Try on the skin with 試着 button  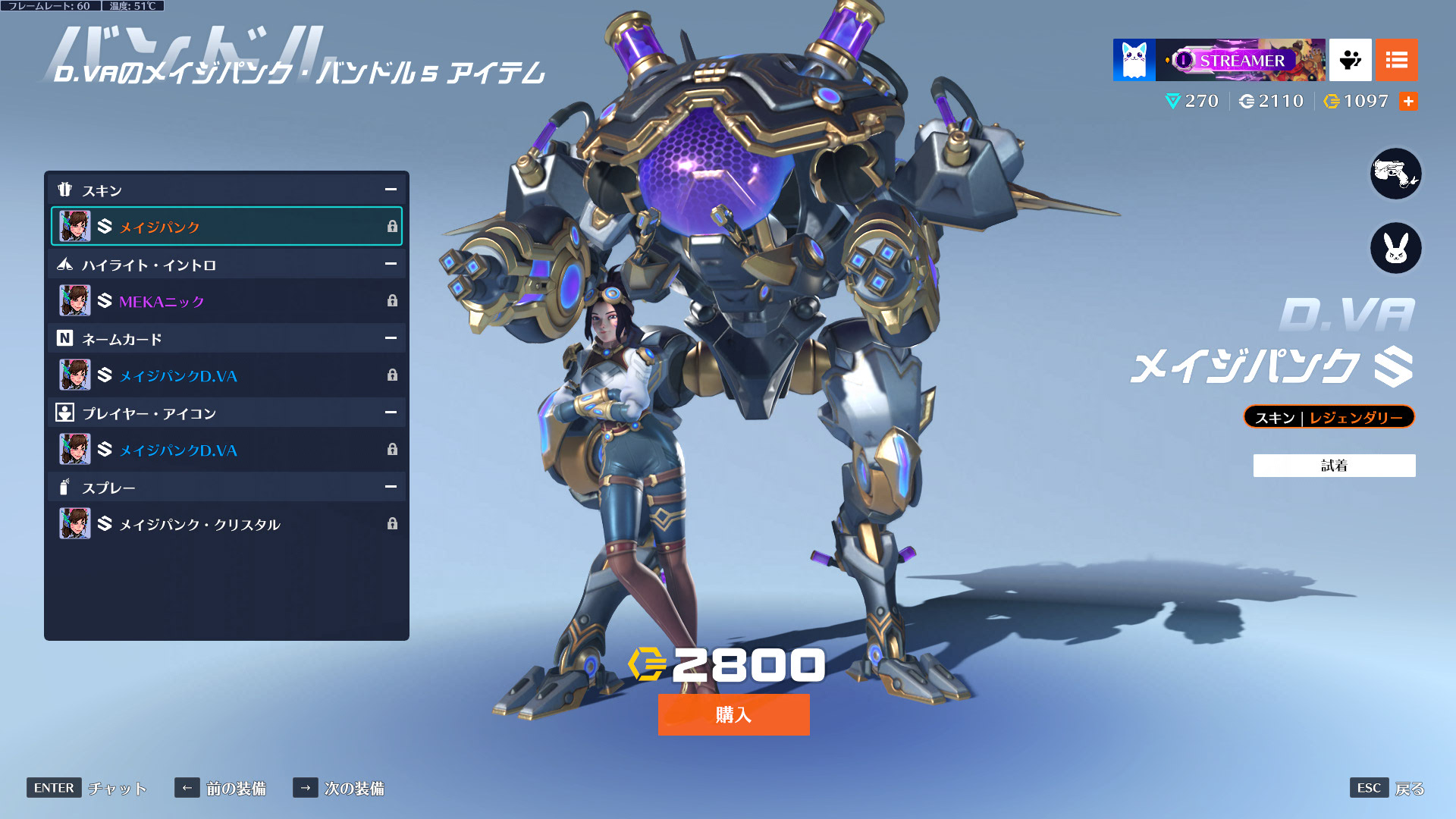coord(1334,466)
